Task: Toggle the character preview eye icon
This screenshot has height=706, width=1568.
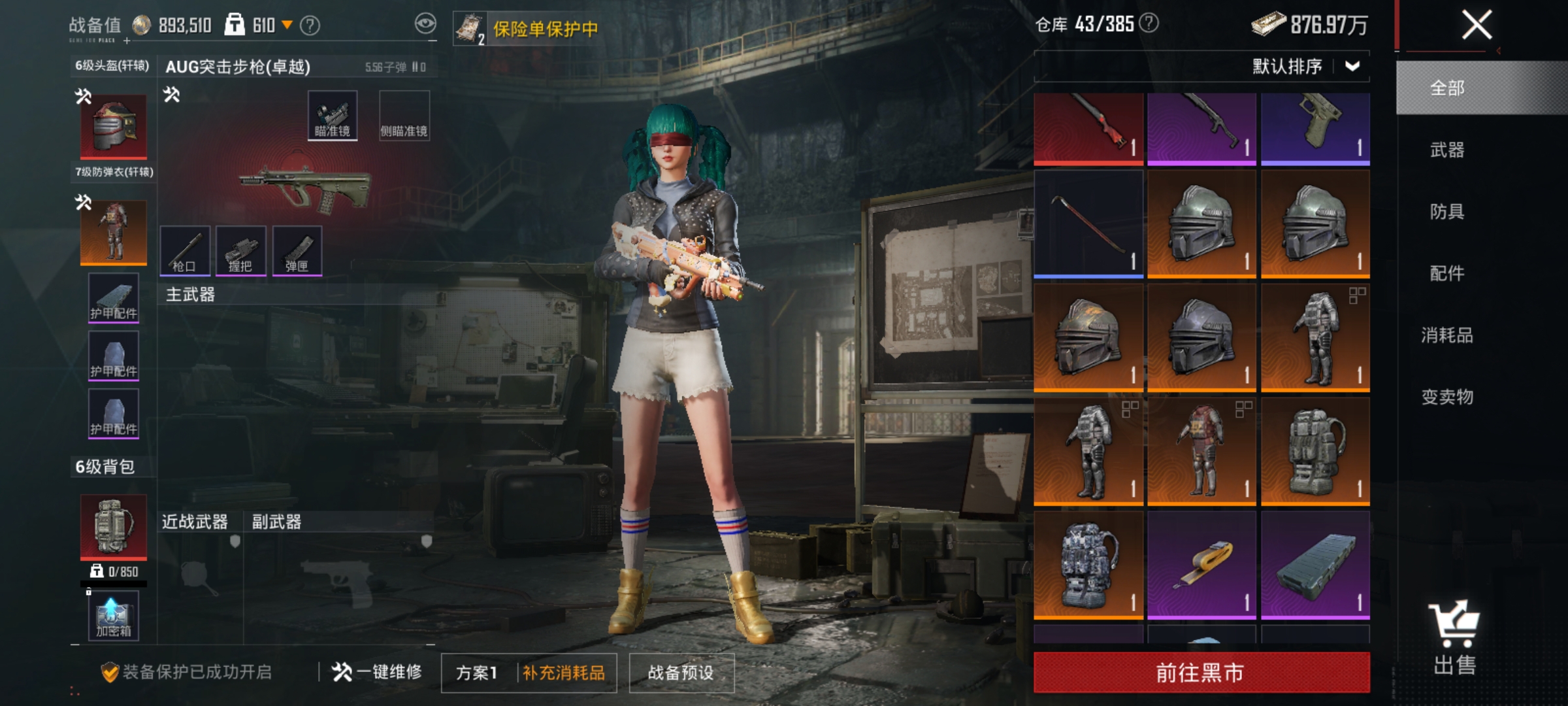Action: point(426,23)
